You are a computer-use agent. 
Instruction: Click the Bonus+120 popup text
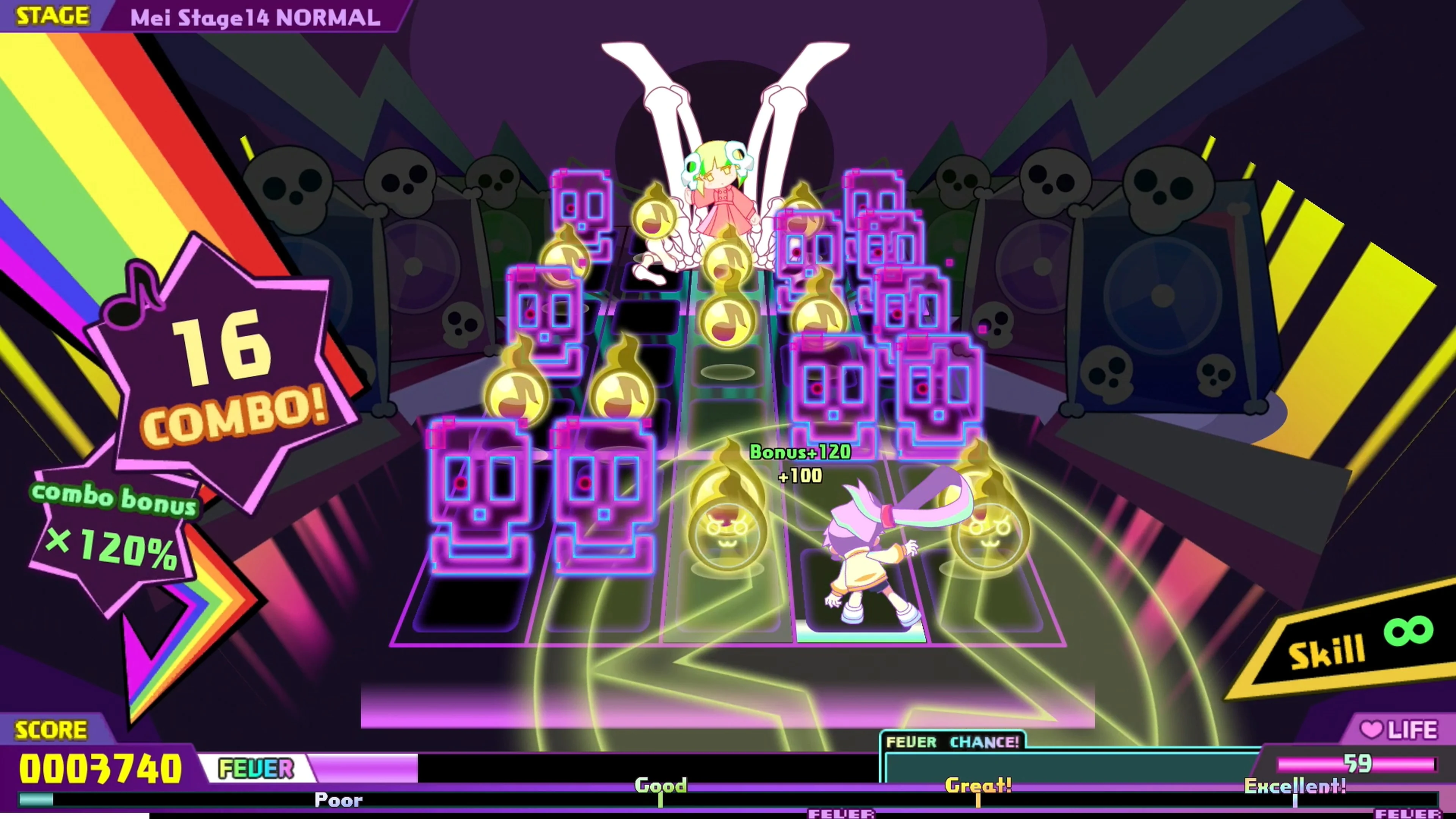pos(798,452)
